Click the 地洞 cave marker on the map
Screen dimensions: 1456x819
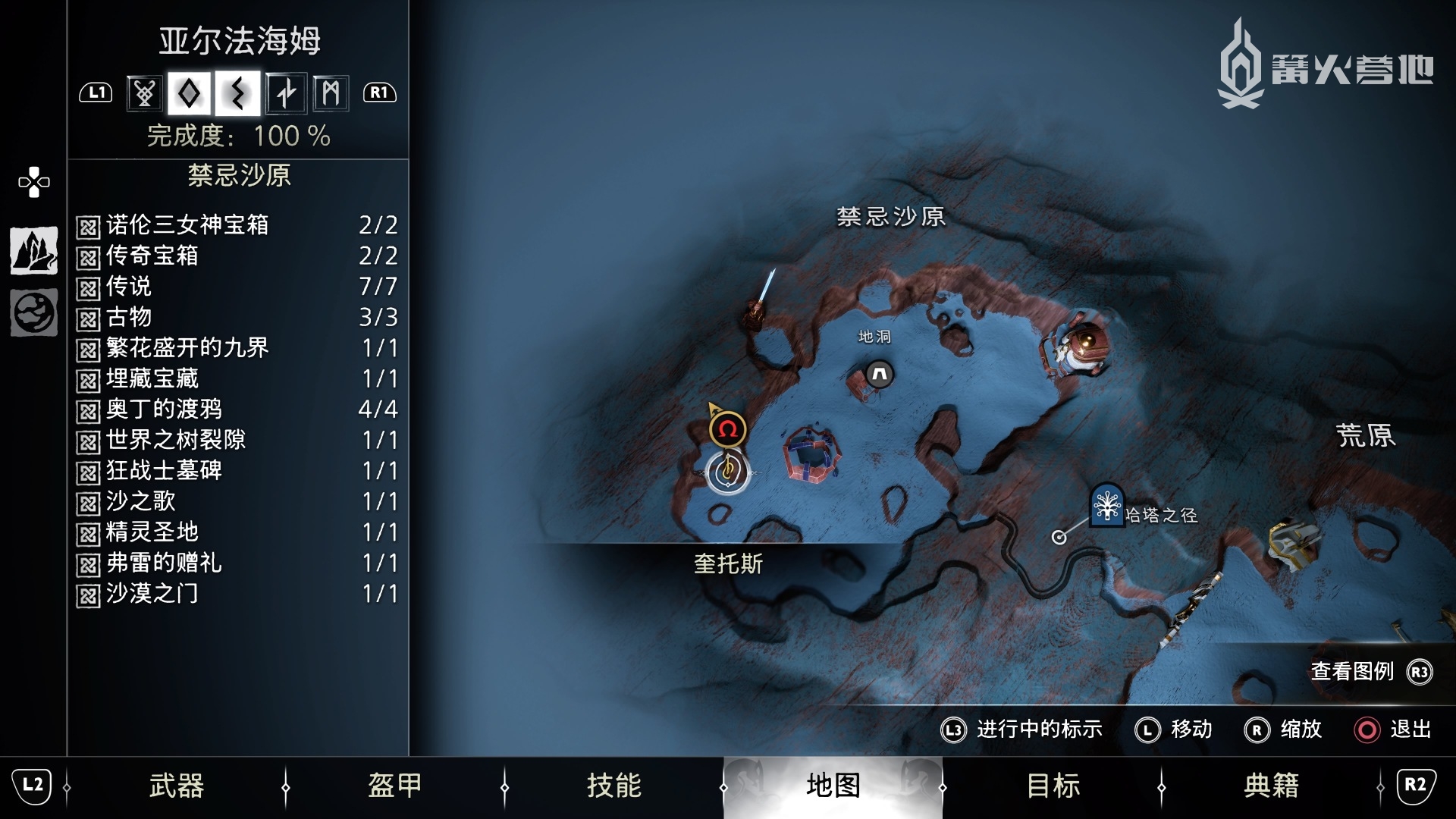tap(880, 374)
